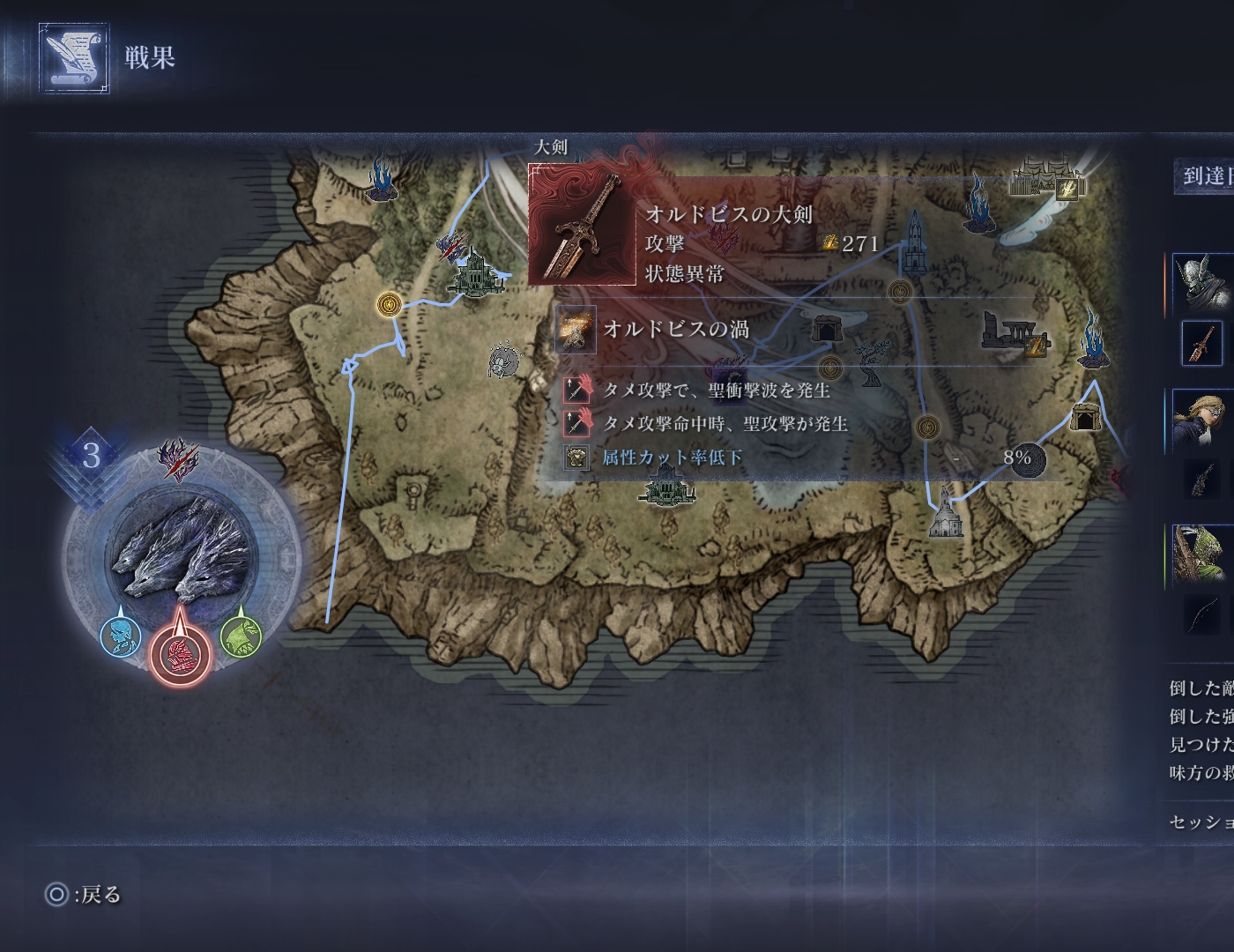Viewport: 1234px width, 952px height.
Task: Select the red player marker on the day wheel
Action: (181, 655)
